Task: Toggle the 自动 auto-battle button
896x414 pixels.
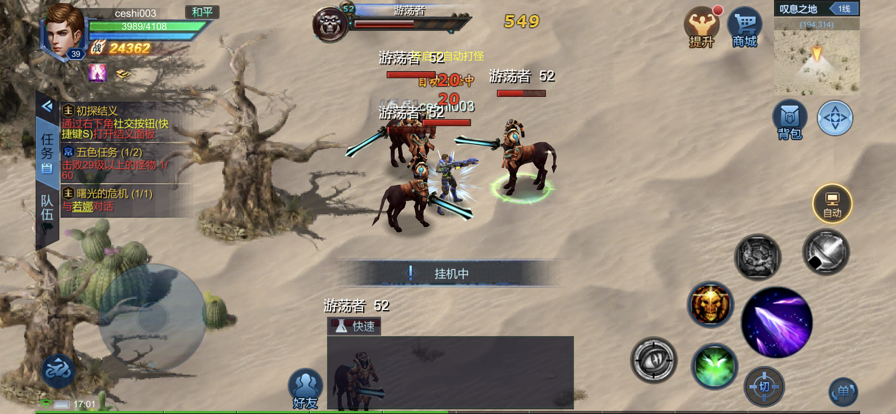Action: click(831, 203)
